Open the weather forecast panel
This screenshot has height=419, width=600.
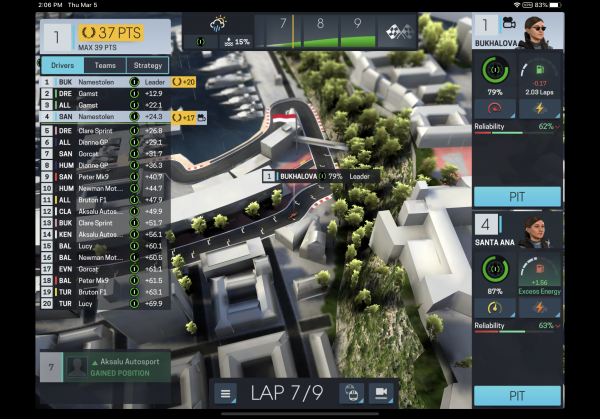pos(220,29)
